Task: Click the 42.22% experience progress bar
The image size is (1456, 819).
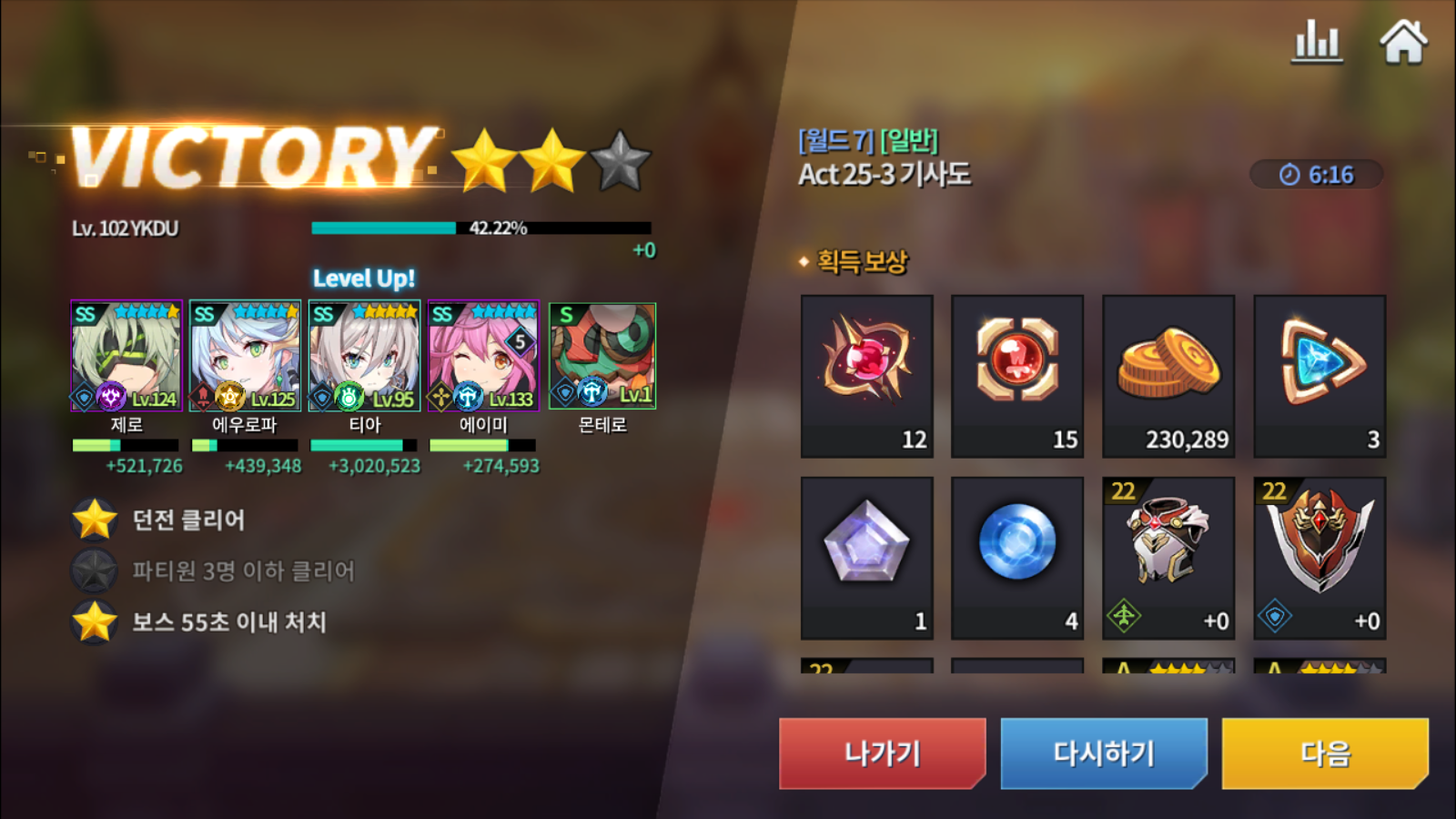Action: pos(482,227)
